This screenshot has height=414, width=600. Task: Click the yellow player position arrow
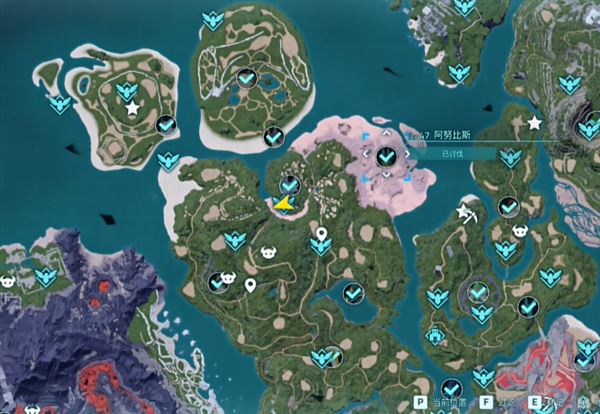284,204
